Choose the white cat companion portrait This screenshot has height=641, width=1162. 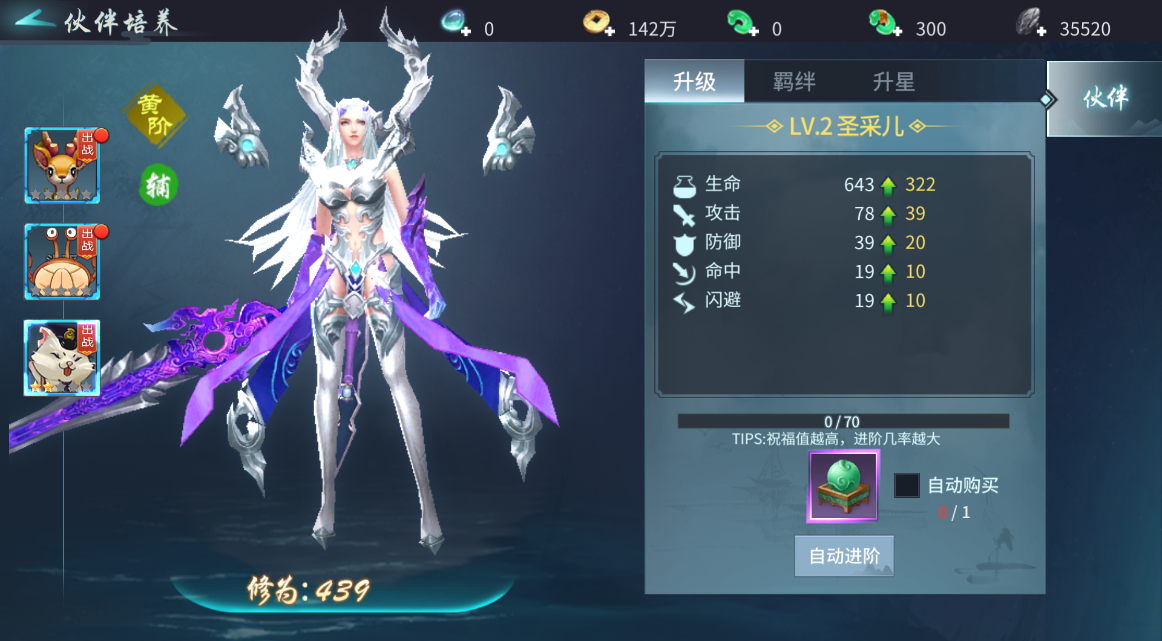point(62,358)
